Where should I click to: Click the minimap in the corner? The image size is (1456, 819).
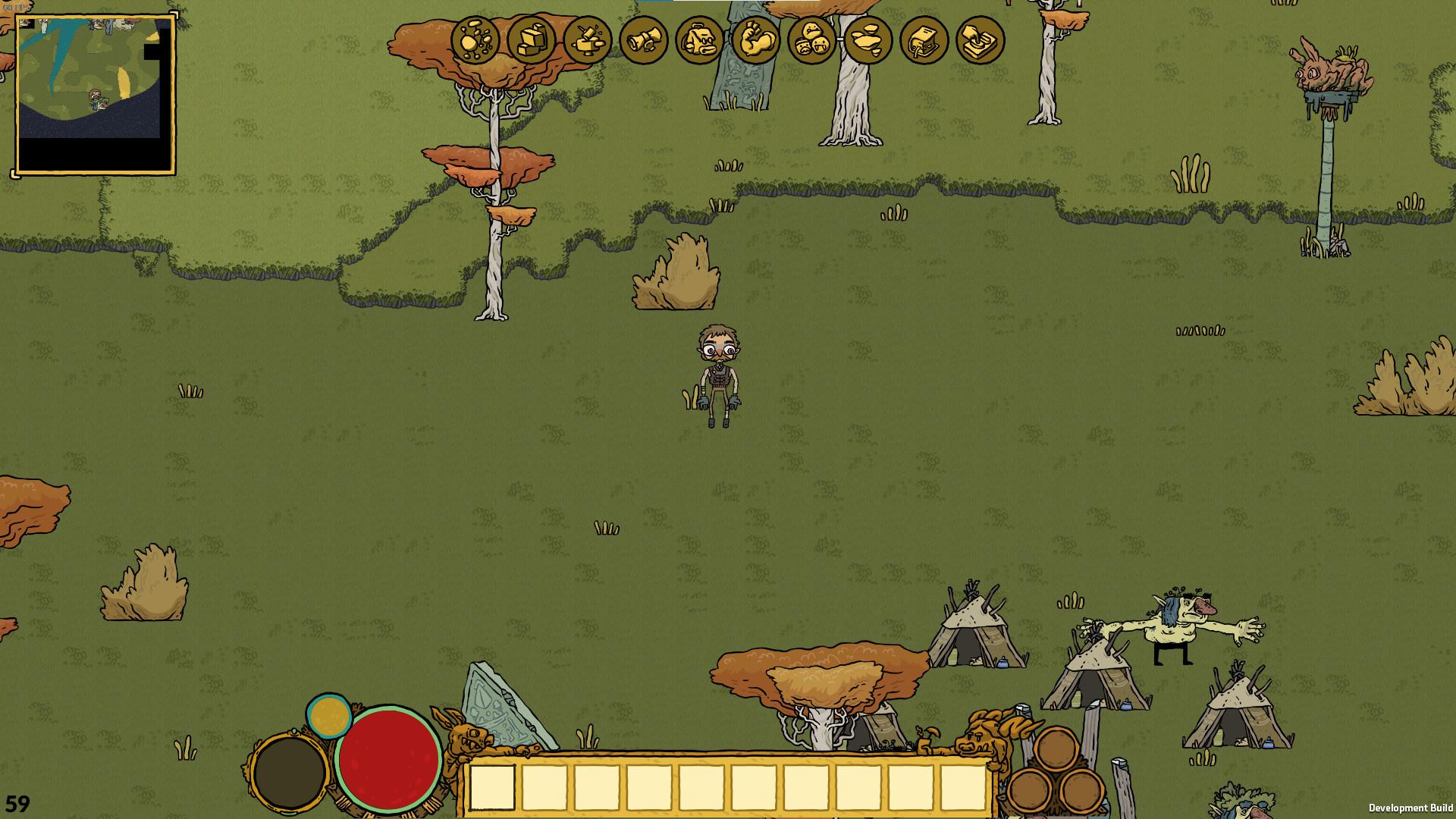[96, 94]
